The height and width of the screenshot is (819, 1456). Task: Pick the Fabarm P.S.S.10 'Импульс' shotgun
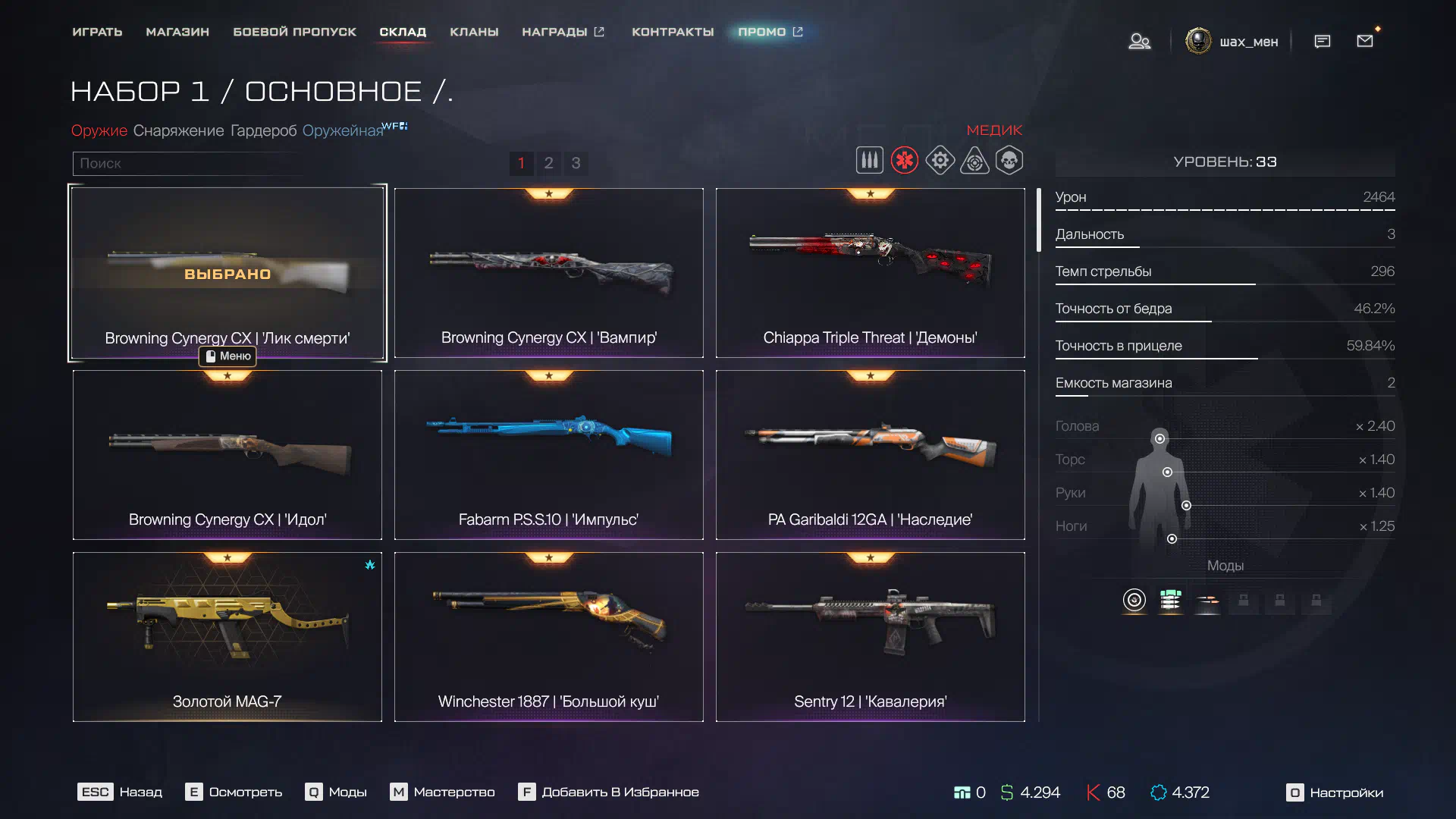(548, 455)
